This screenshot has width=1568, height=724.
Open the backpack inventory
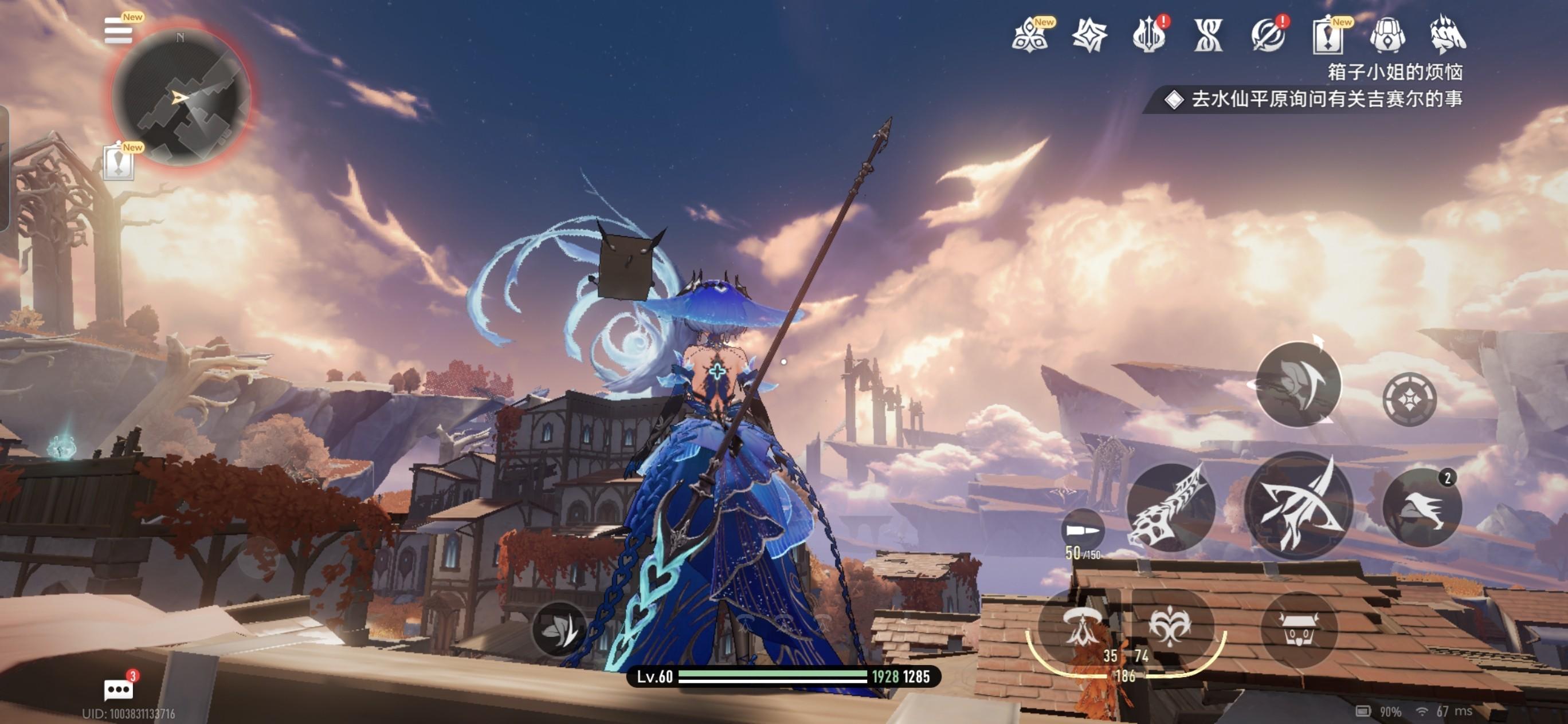tap(1387, 36)
